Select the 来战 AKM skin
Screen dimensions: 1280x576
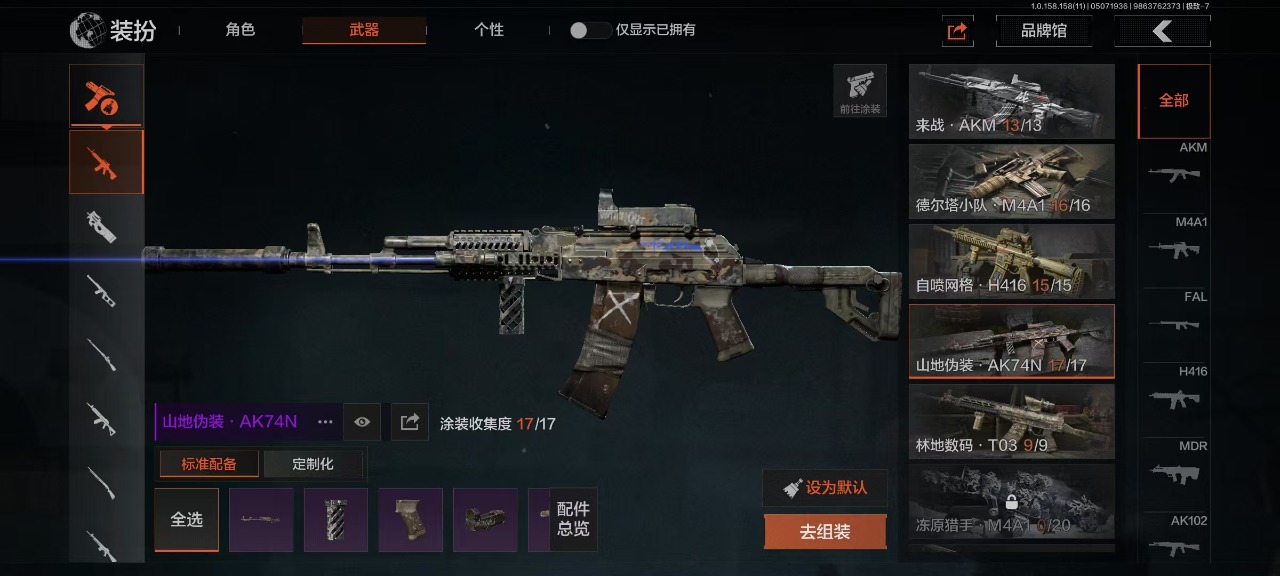(1011, 101)
